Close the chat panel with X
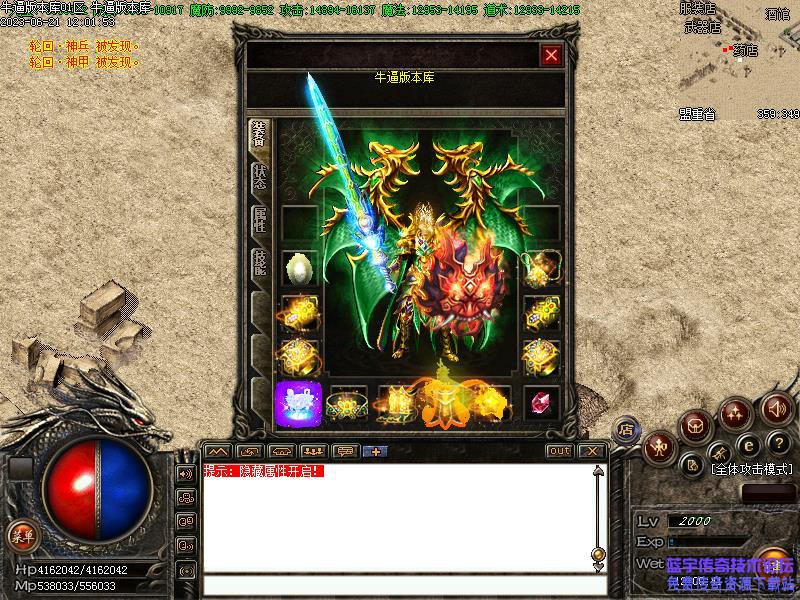This screenshot has width=800, height=600. point(591,451)
